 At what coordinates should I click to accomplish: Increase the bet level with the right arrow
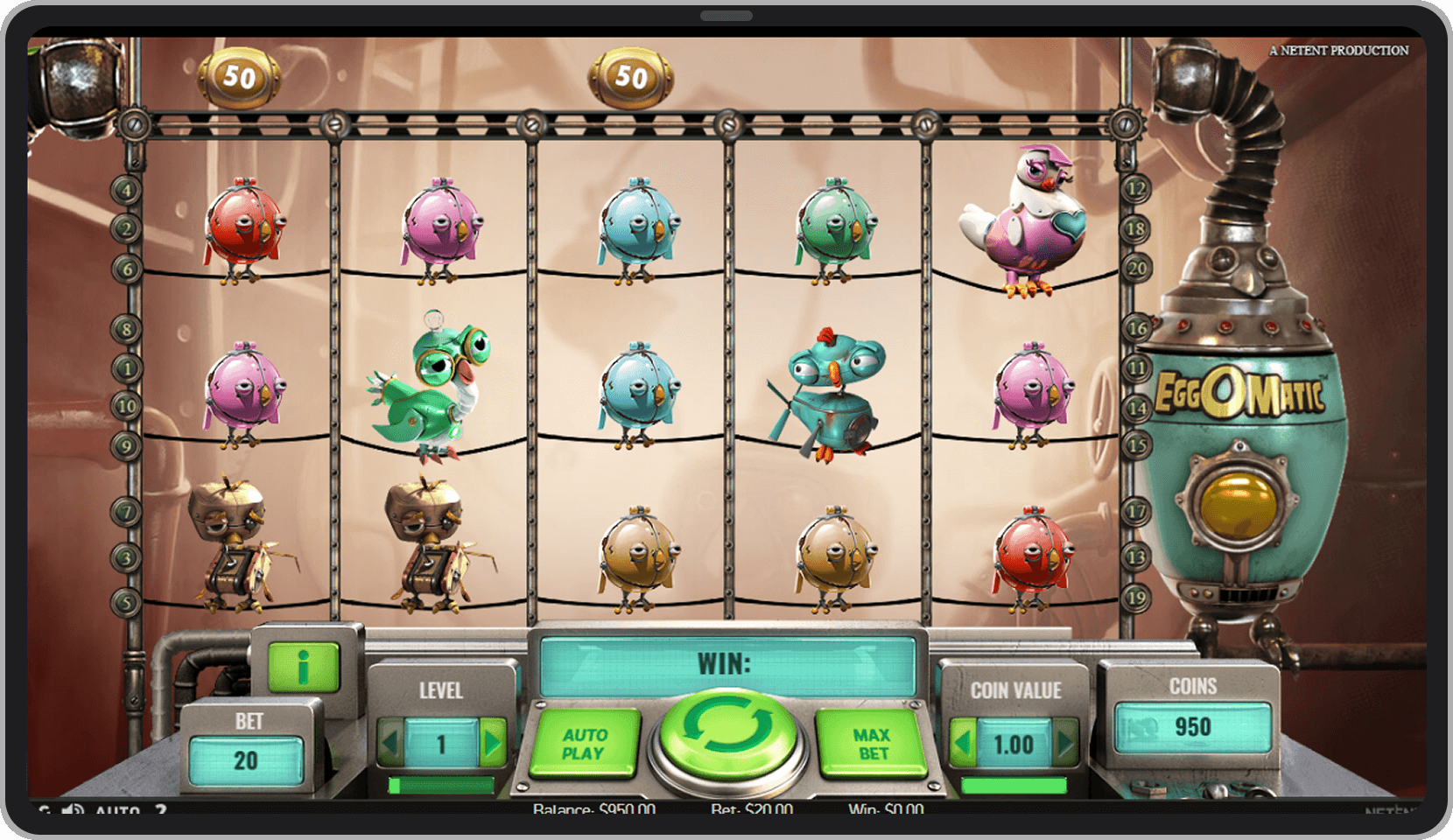click(x=490, y=739)
